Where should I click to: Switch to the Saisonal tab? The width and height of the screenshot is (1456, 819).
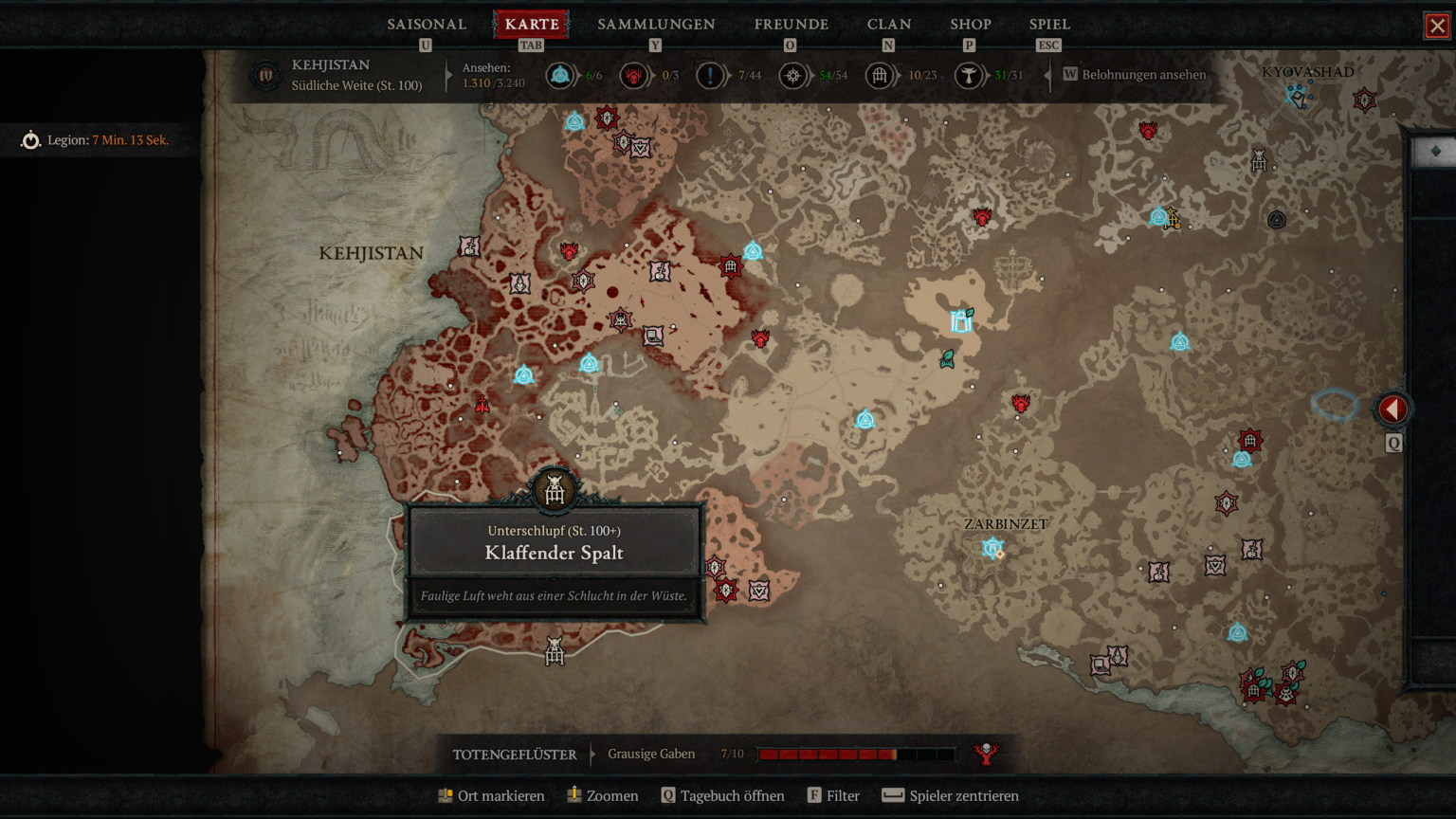[427, 25]
